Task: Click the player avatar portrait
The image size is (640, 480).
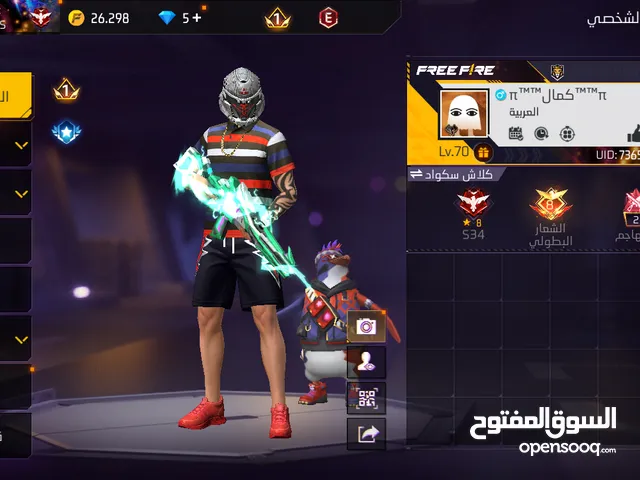Action: pos(464,113)
